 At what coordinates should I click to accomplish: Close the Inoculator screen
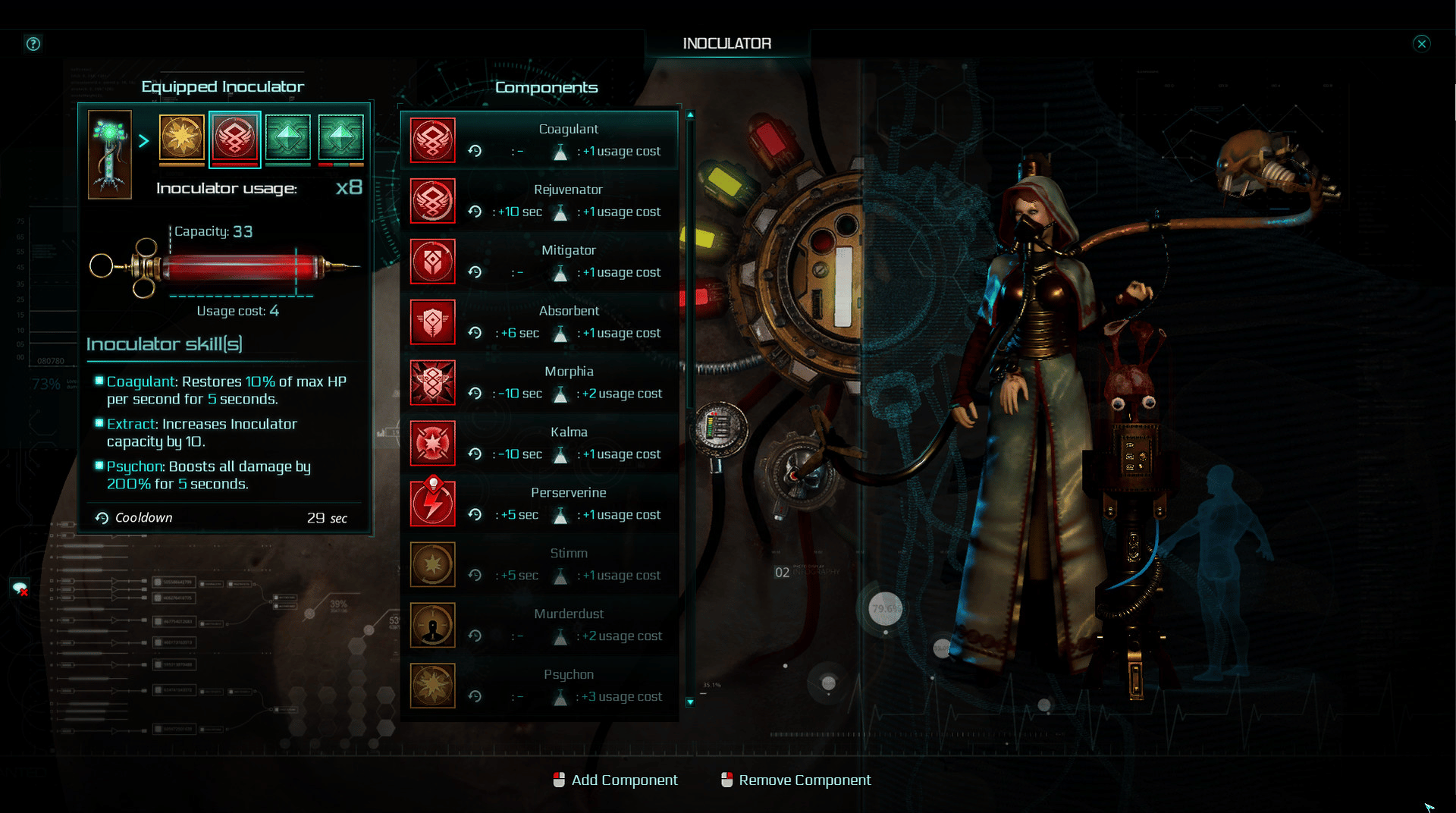tap(1422, 43)
